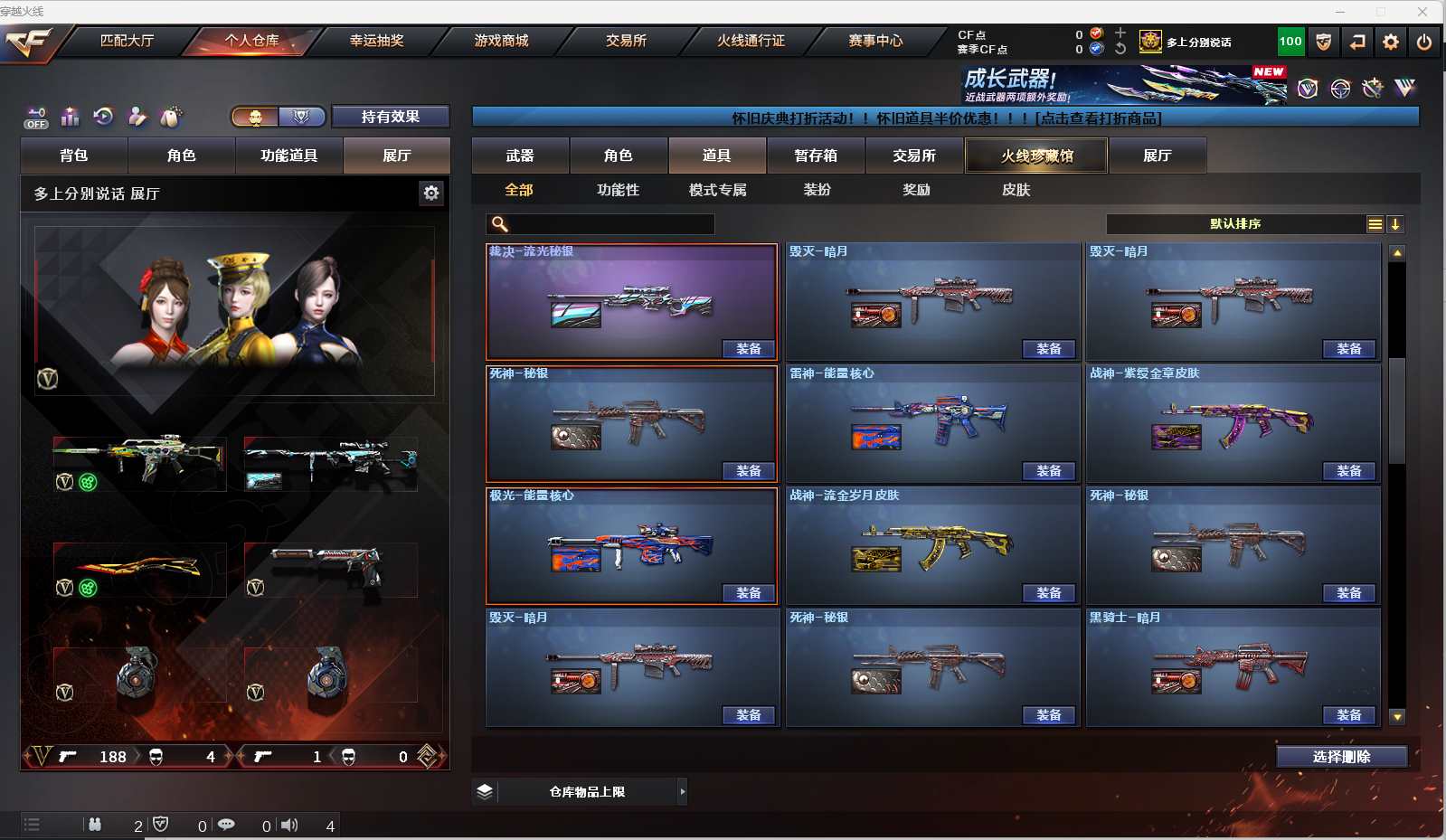Close the game window
The height and width of the screenshot is (840, 1446).
coord(1422,11)
